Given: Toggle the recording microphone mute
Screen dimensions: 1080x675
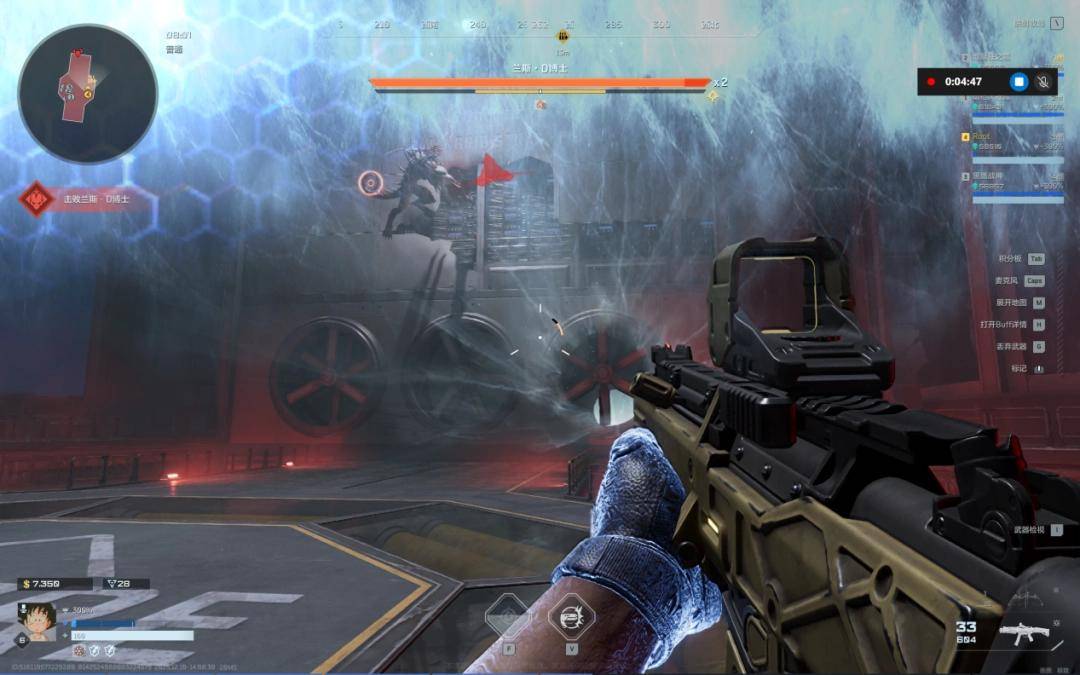Looking at the screenshot, I should pos(1043,82).
